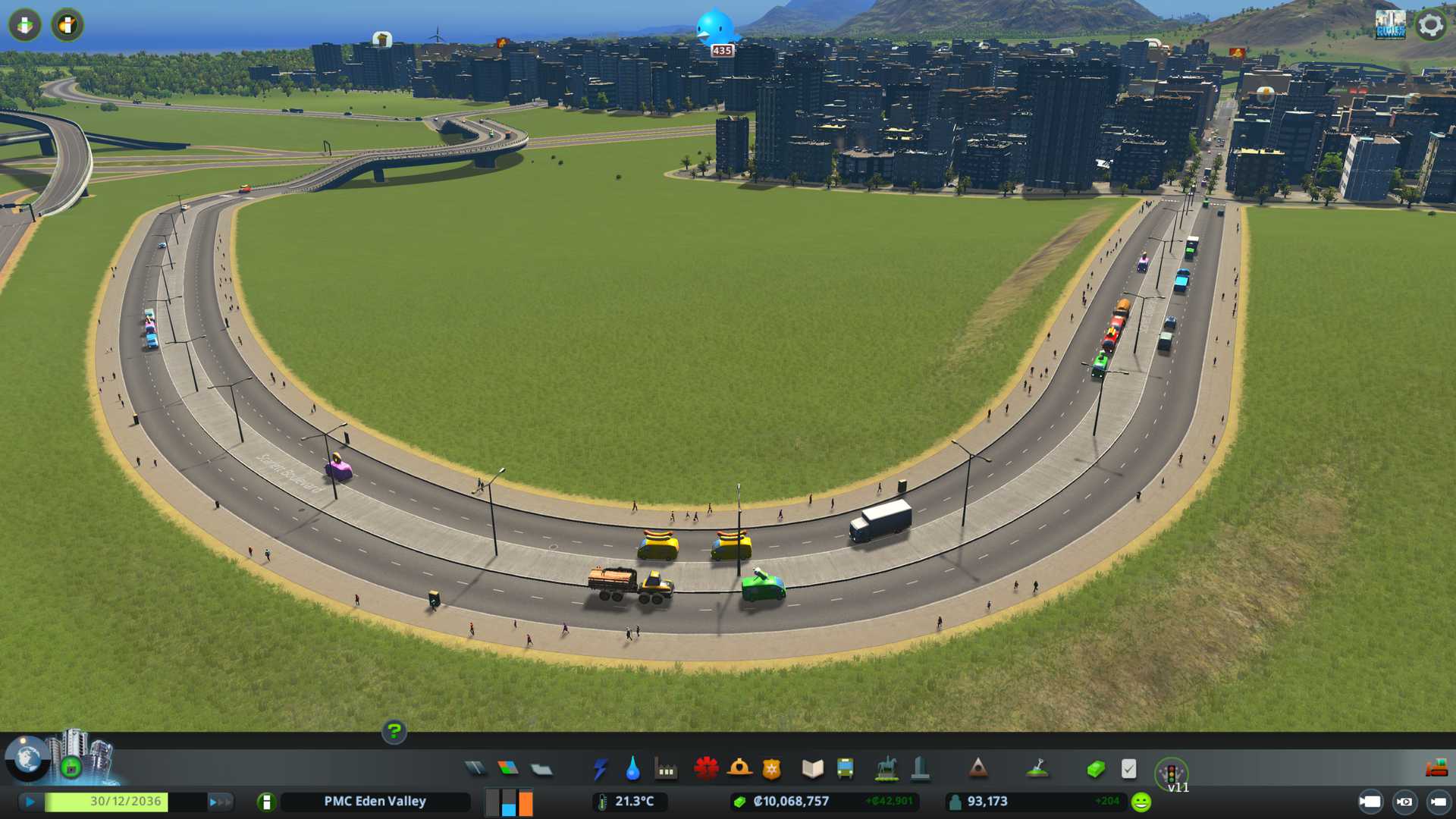This screenshot has width=1456, height=819.
Task: Open the gear options menu
Action: tap(1430, 25)
